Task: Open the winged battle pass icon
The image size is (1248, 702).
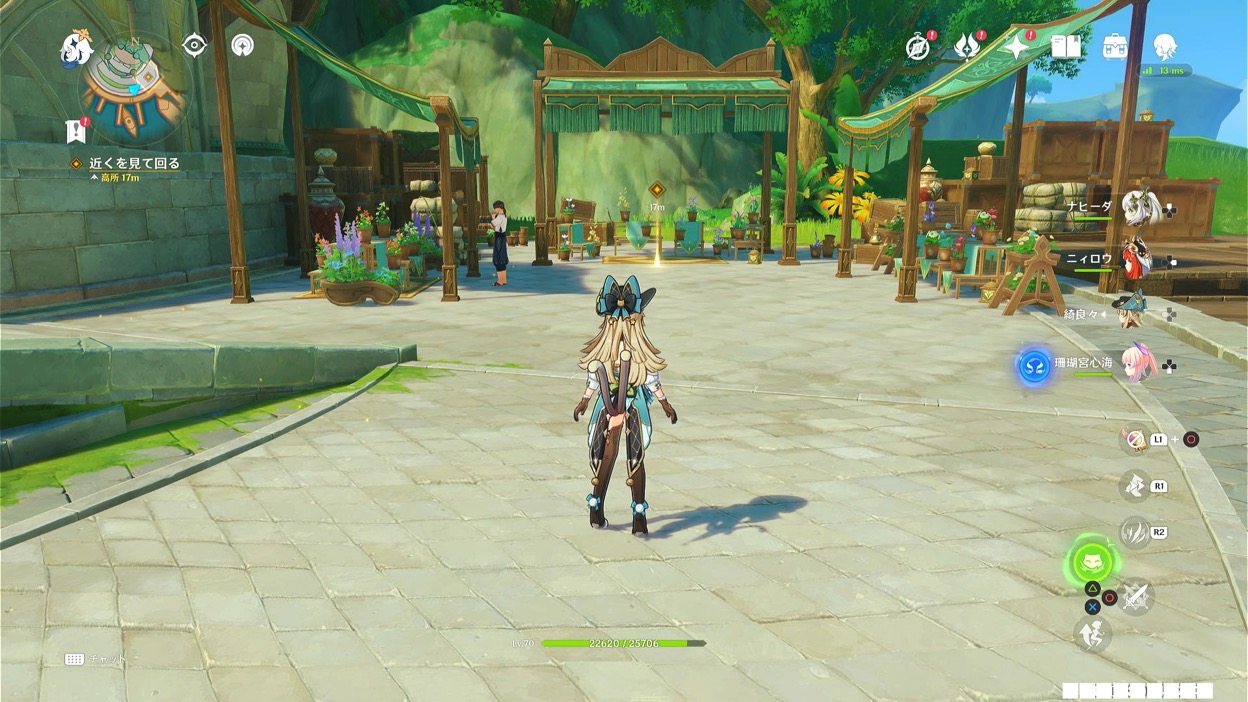Action: [966, 47]
